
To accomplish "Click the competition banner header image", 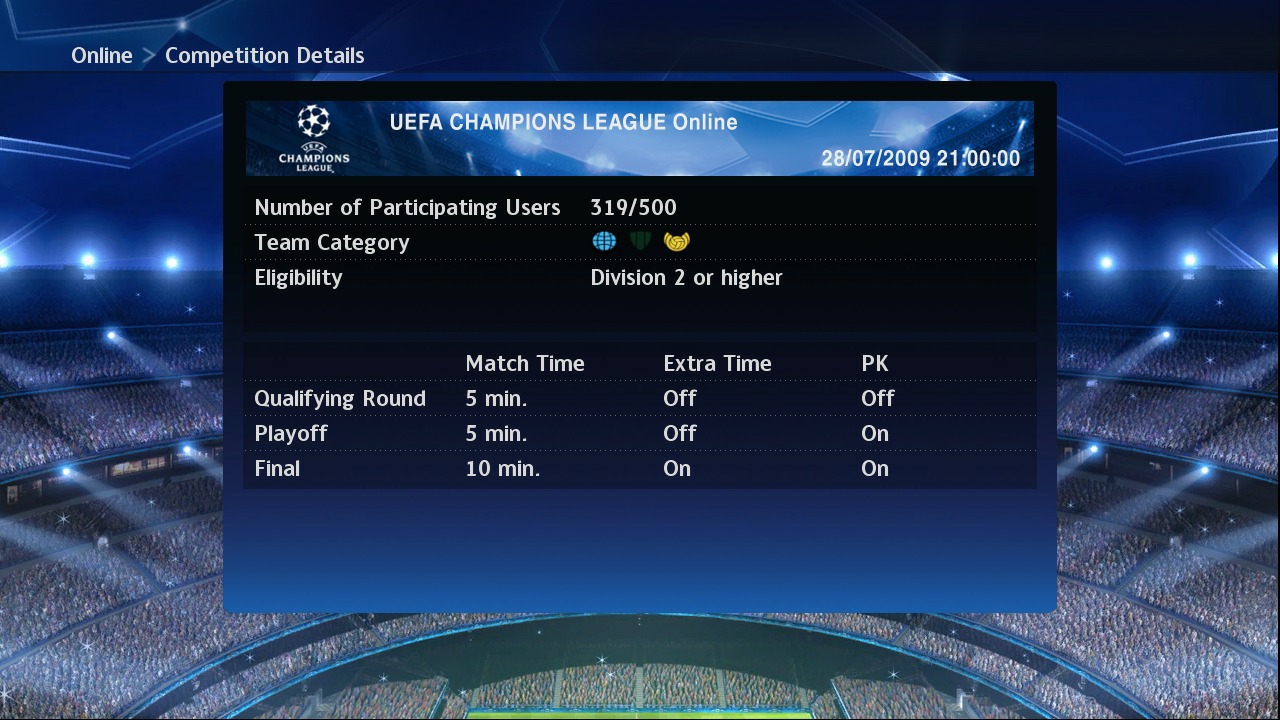I will point(640,138).
